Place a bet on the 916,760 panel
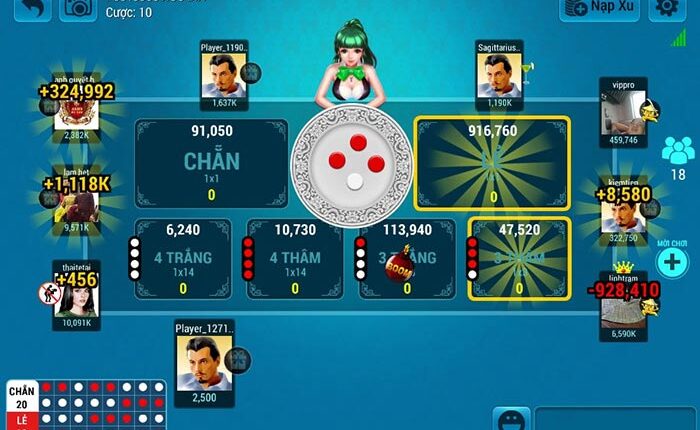 (x=492, y=163)
